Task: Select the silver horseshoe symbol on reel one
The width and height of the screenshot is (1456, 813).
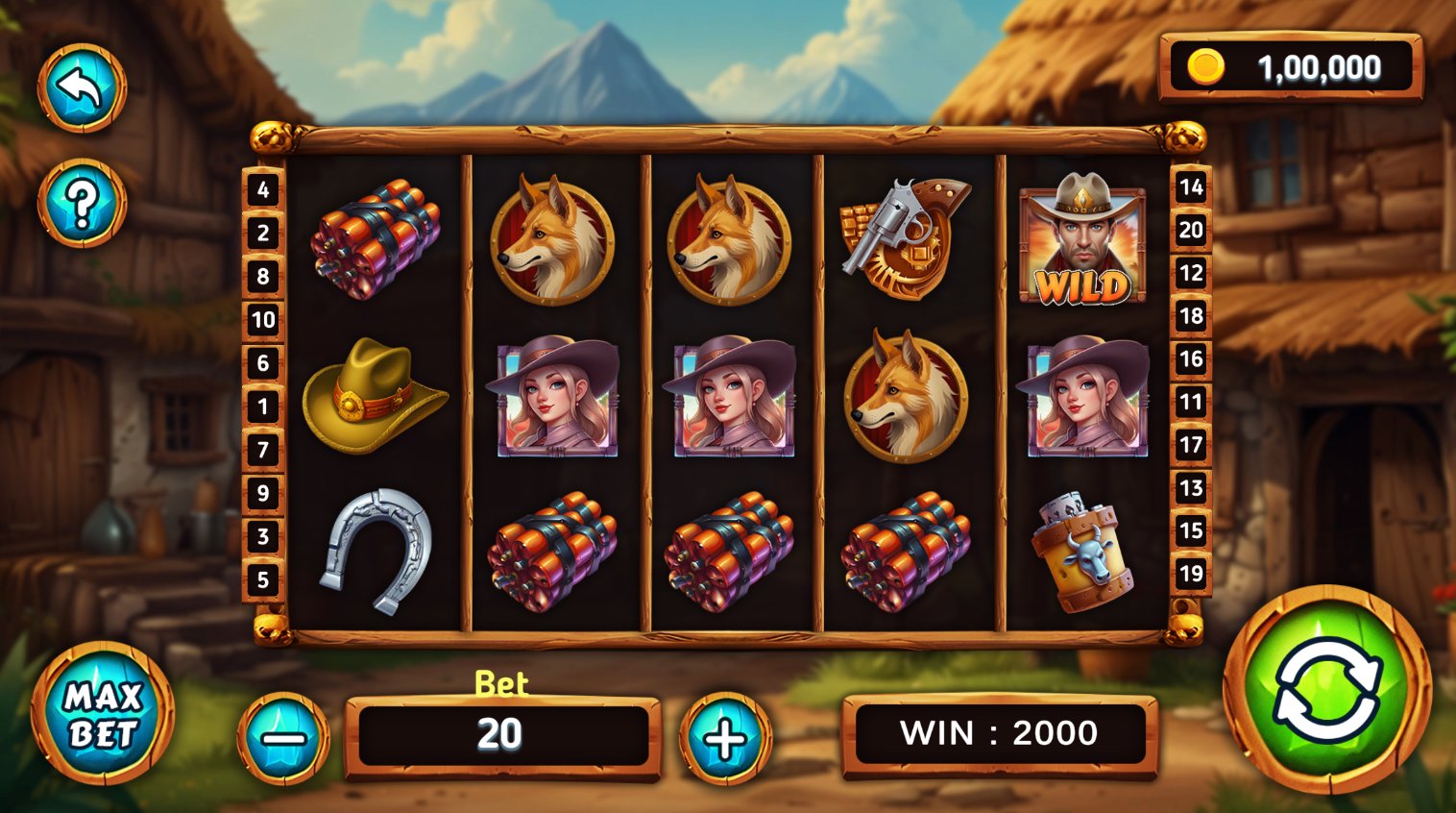Action: coord(375,550)
